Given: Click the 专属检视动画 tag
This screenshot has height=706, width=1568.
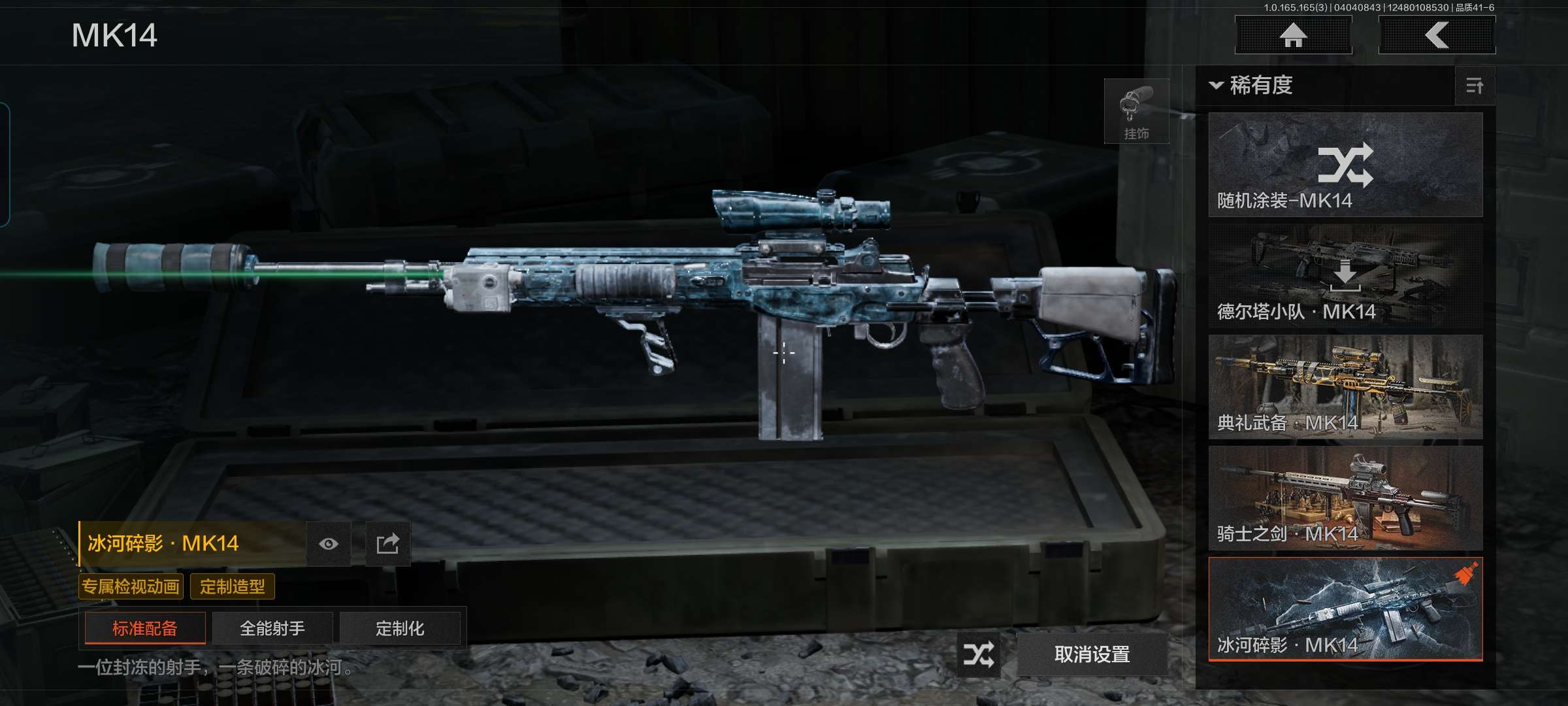Looking at the screenshot, I should (131, 586).
